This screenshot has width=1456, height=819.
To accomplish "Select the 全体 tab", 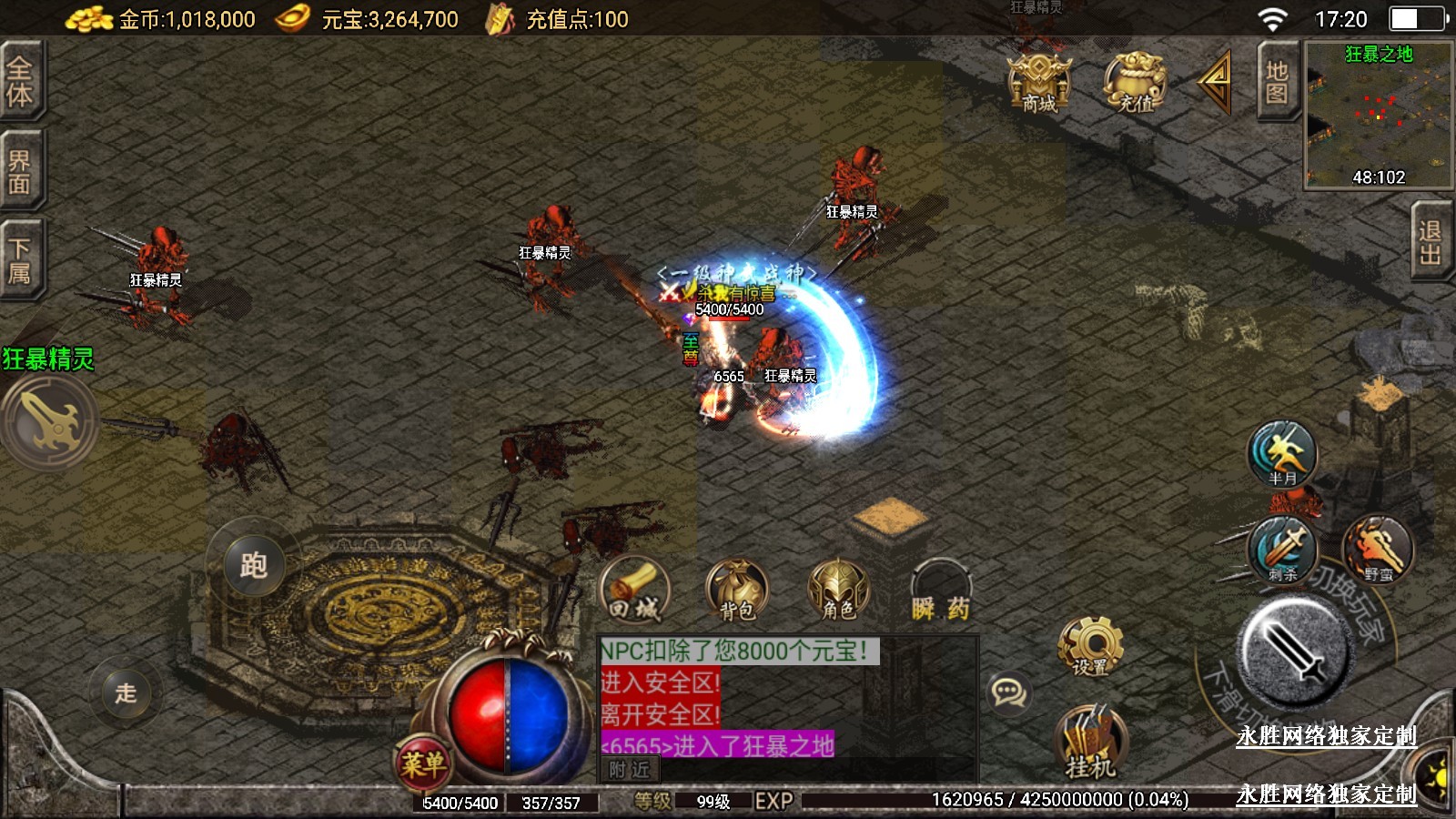I will [20, 80].
